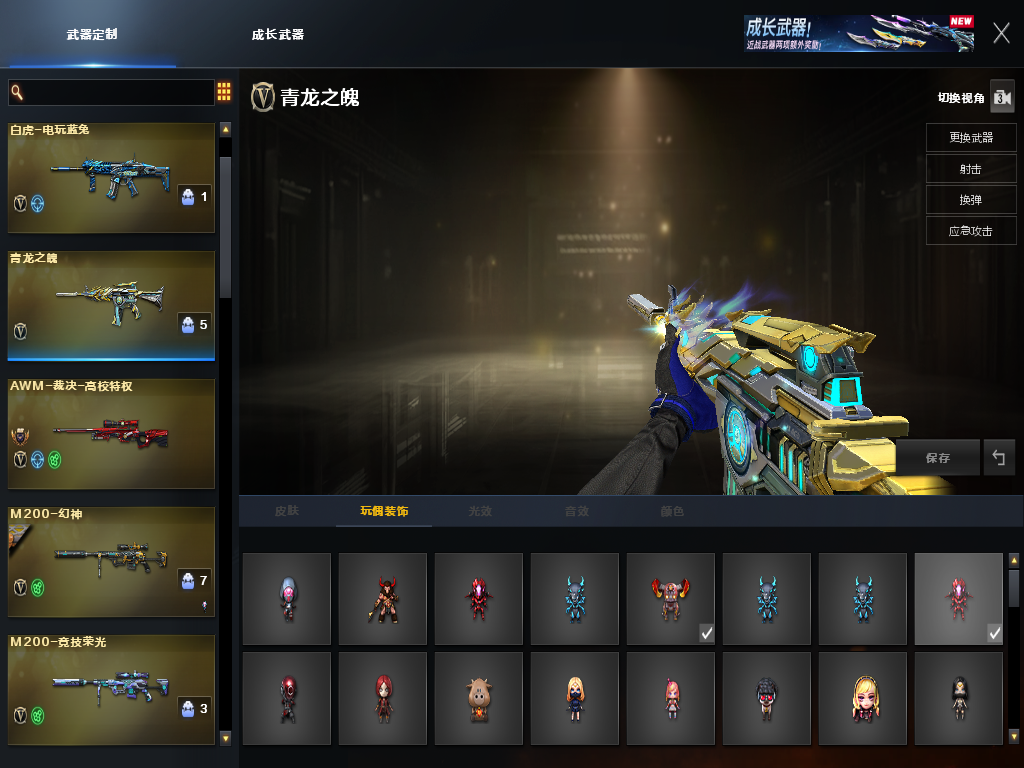Open the 皮肤 skin tab
Viewport: 1024px width, 768px height.
point(287,511)
